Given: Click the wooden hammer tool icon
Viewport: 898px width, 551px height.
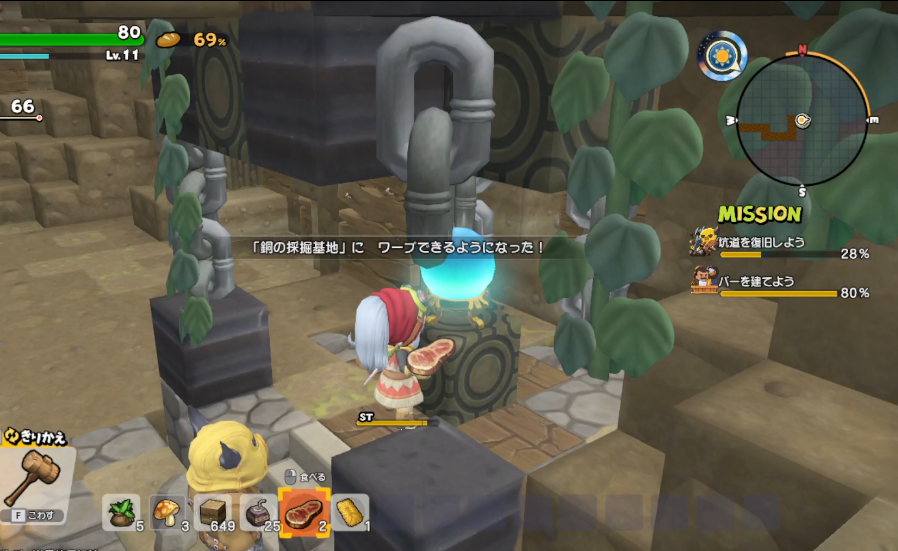Looking at the screenshot, I should (36, 478).
